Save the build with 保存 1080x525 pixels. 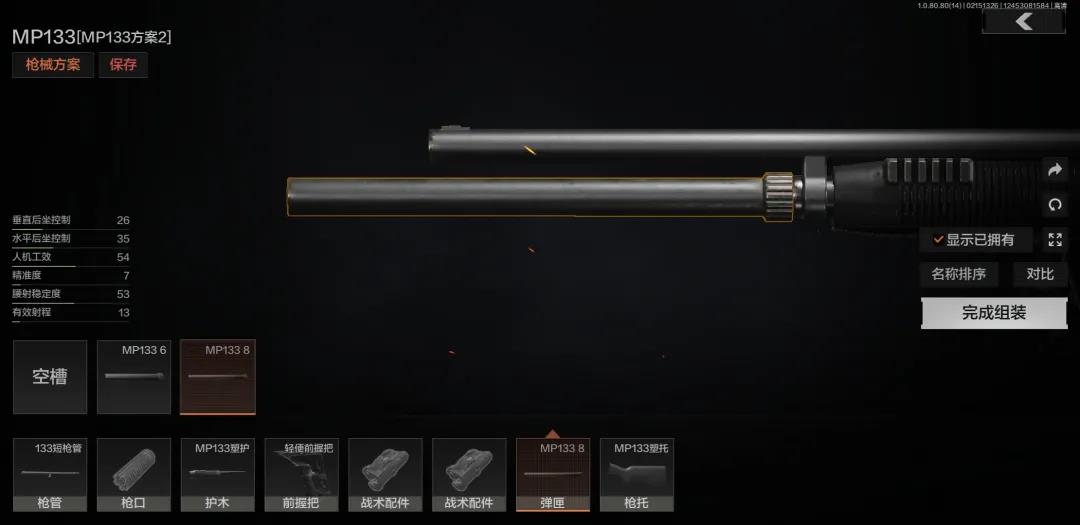(x=123, y=65)
